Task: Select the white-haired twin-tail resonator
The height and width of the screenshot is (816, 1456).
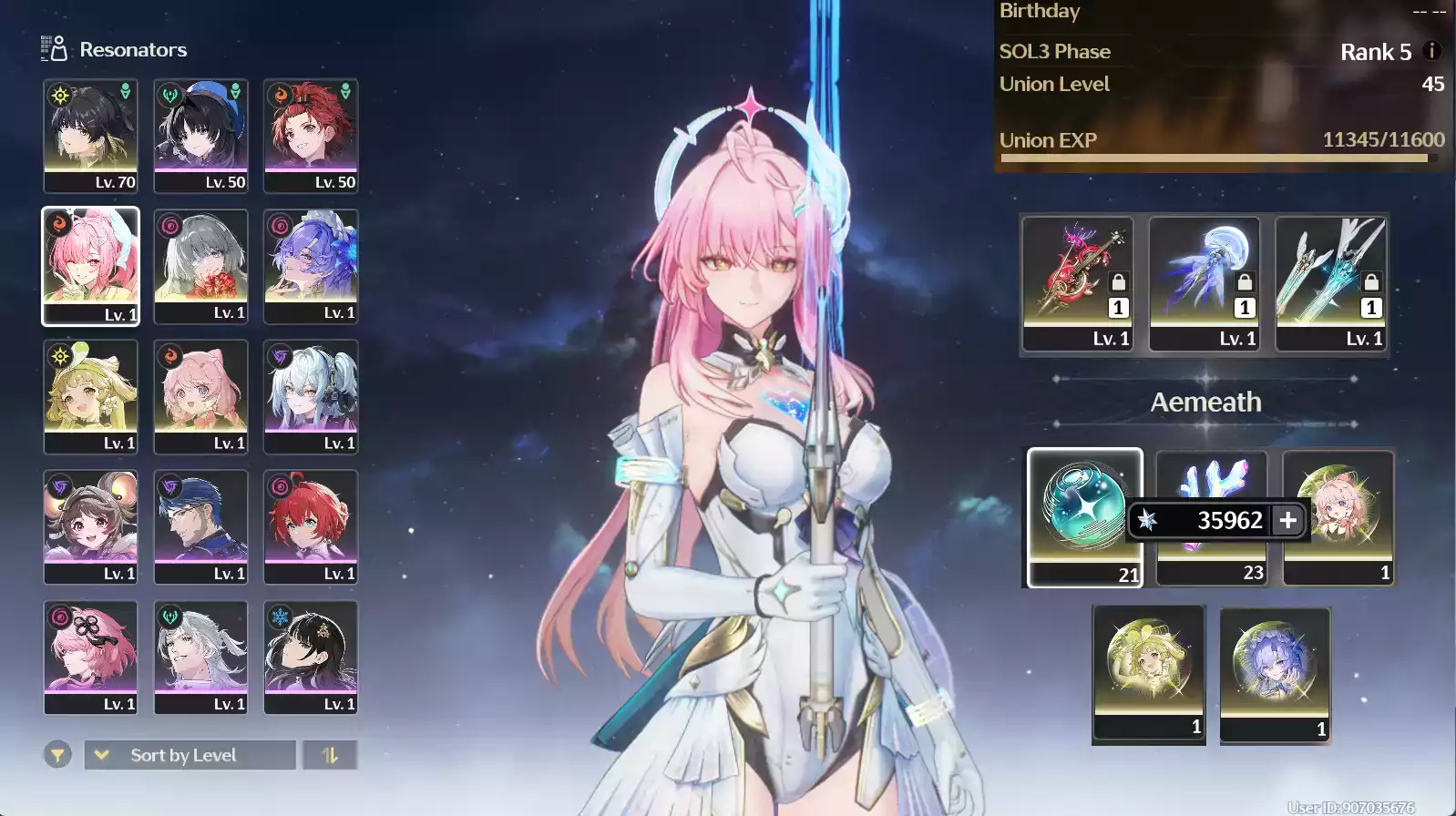Action: click(x=311, y=396)
